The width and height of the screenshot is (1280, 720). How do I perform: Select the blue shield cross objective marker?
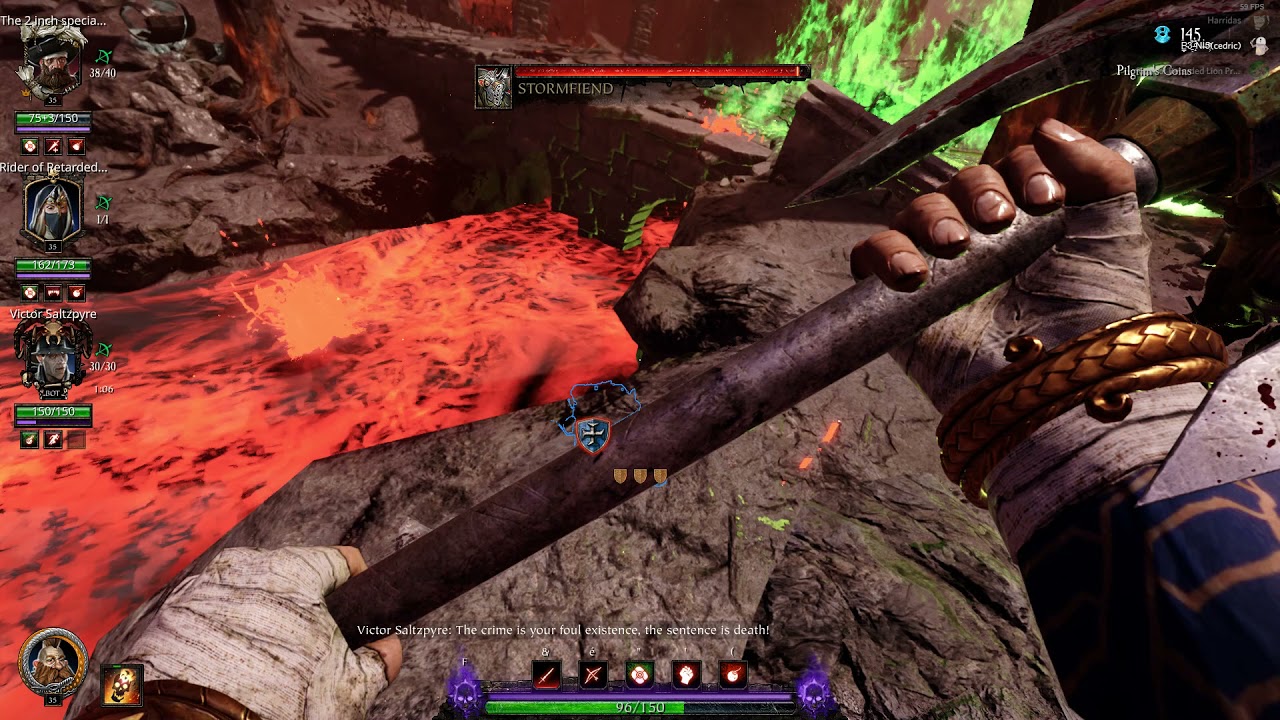point(594,435)
